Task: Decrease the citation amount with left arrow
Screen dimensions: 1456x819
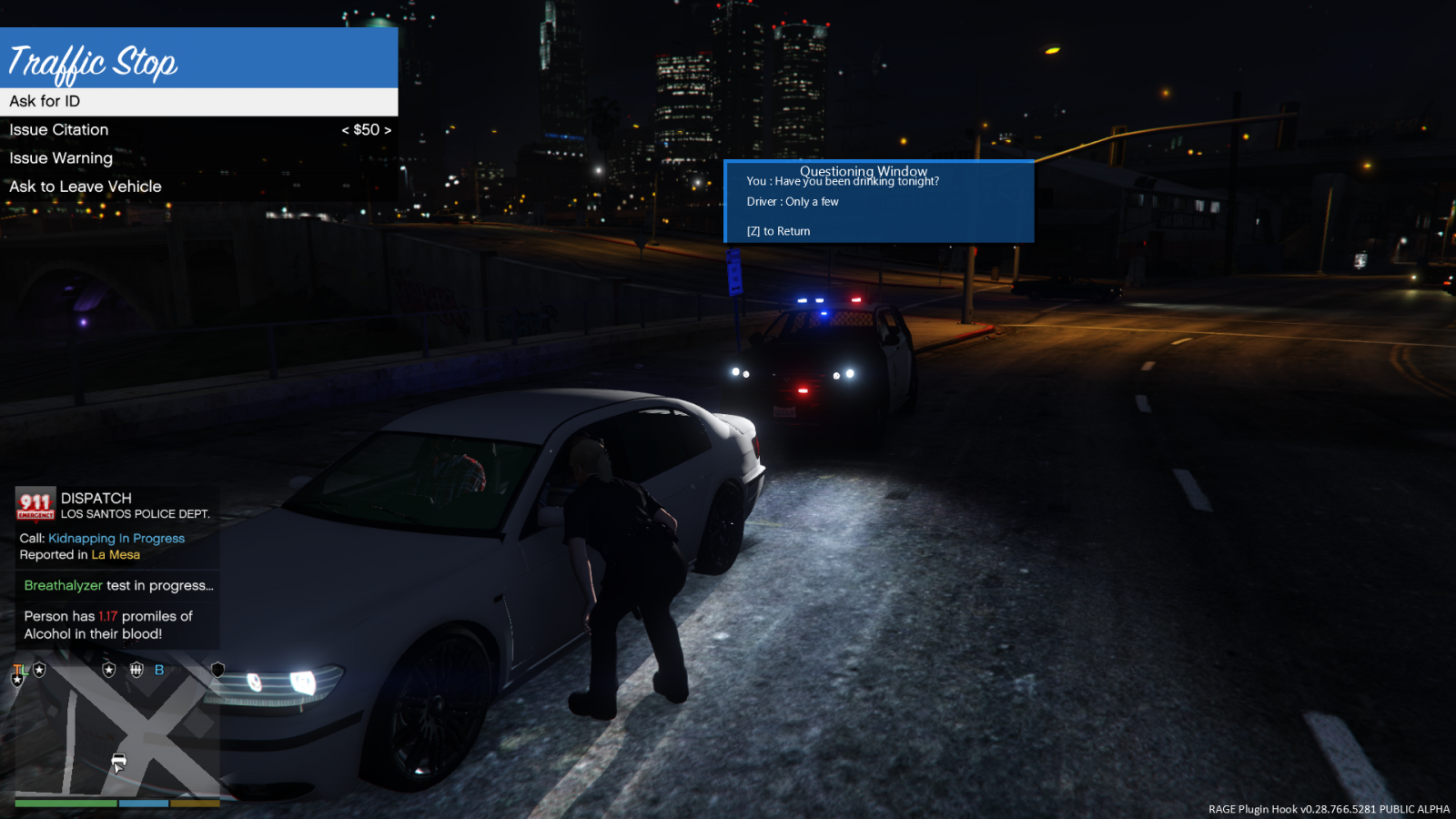Action: pos(346,130)
